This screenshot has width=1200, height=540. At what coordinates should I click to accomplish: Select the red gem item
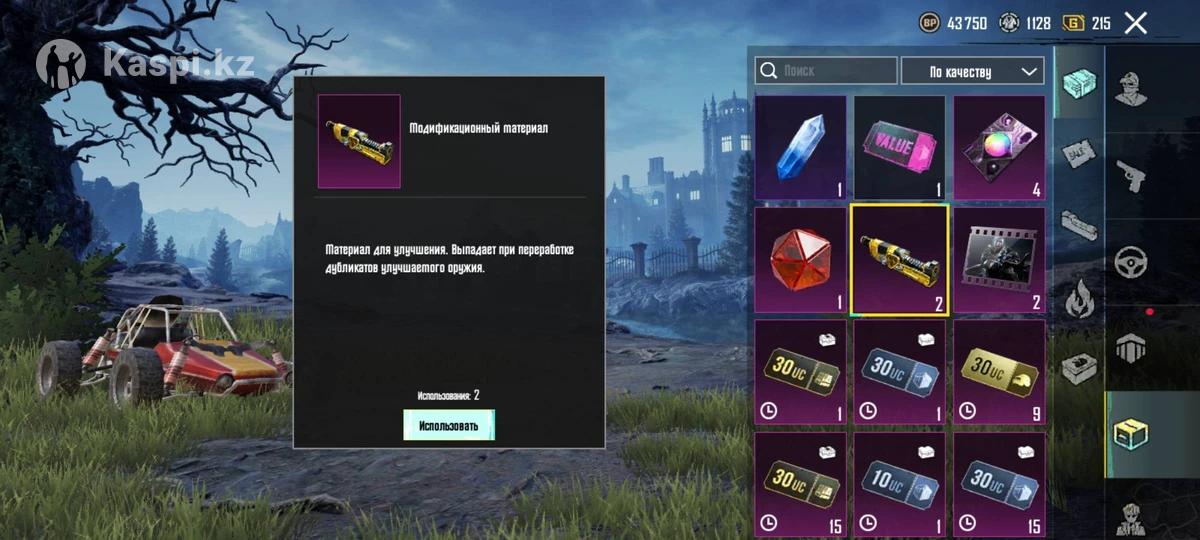point(800,259)
